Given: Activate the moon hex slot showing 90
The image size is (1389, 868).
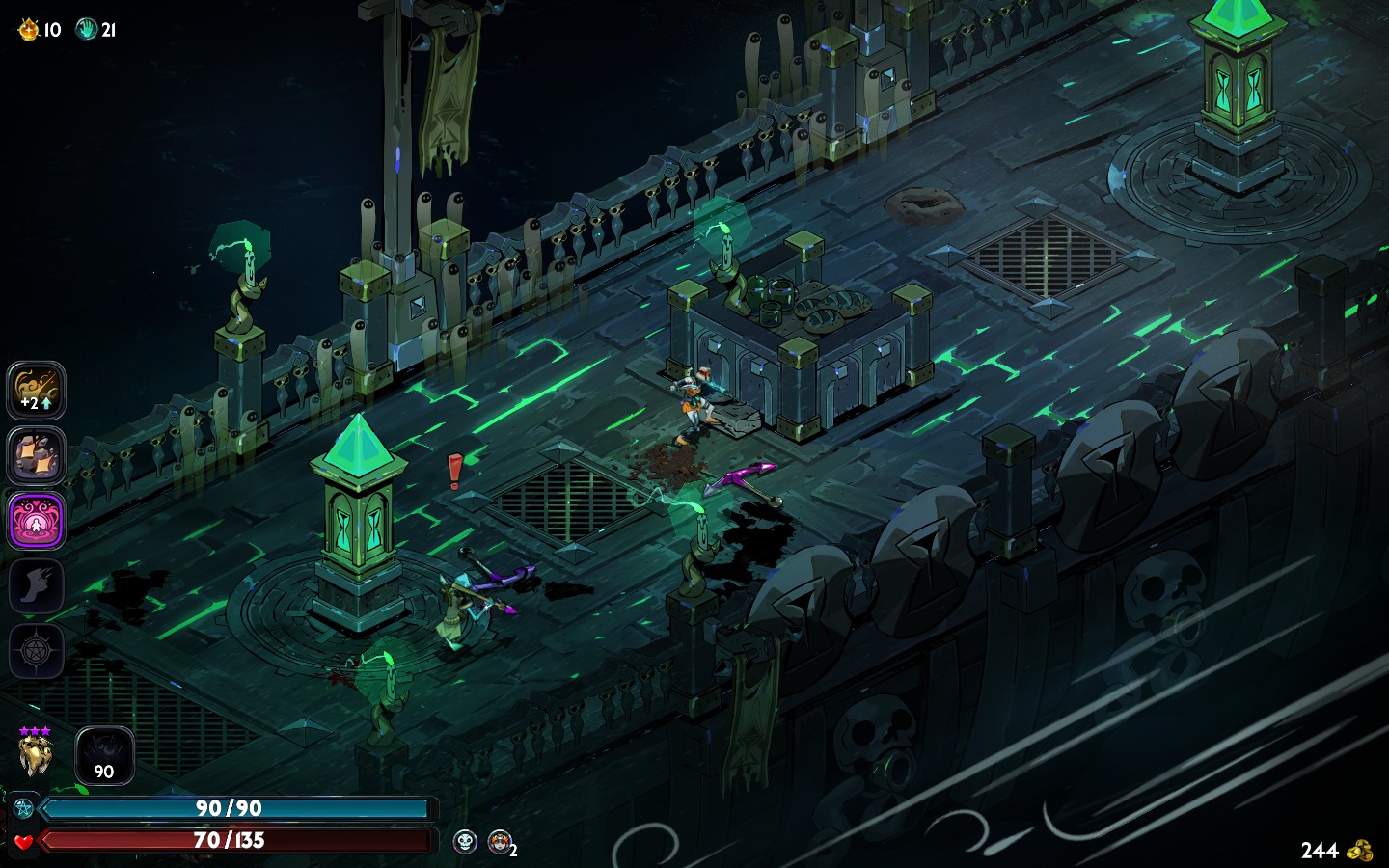Looking at the screenshot, I should pos(104,755).
